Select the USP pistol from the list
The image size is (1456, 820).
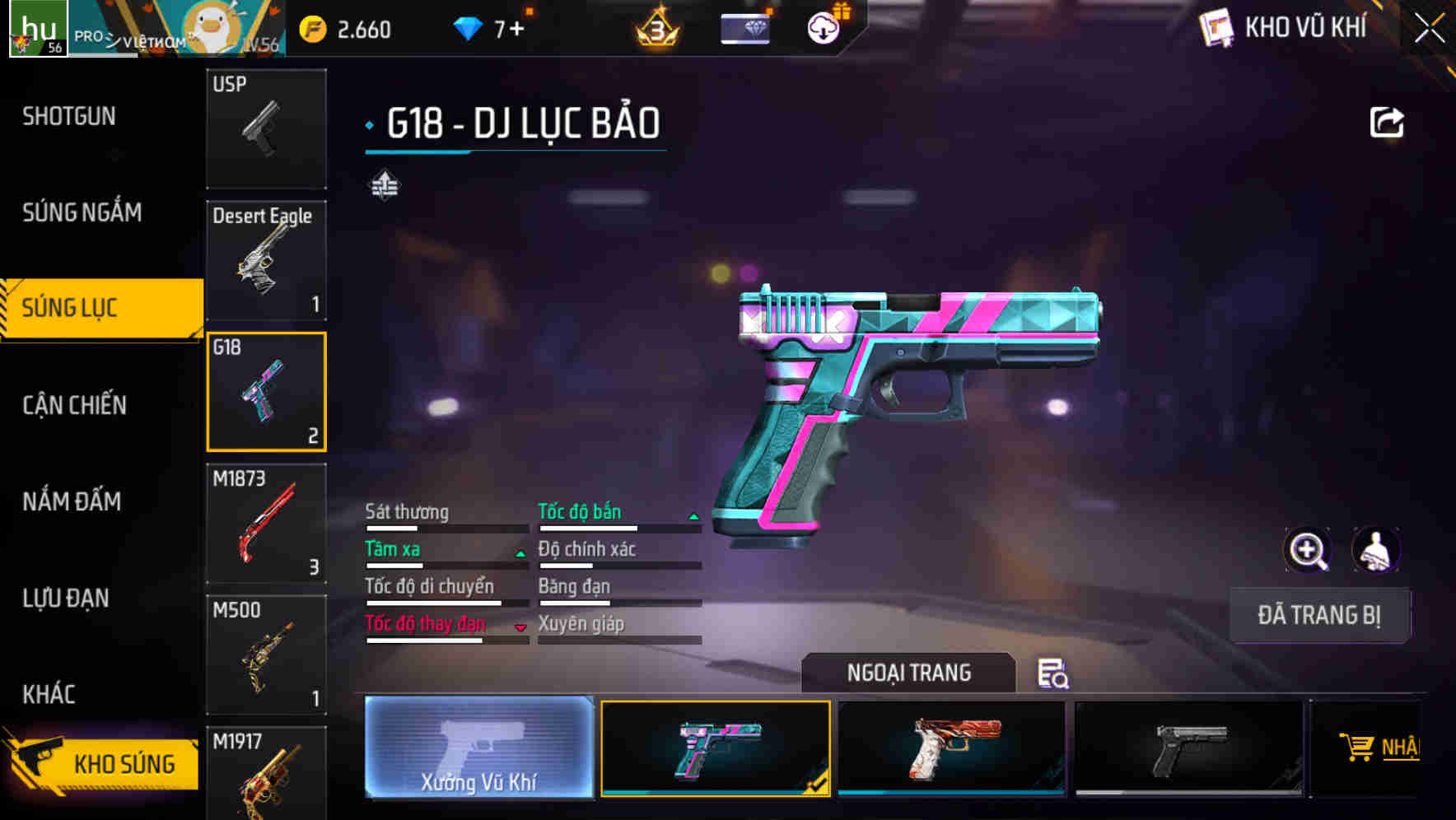pyautogui.click(x=266, y=128)
